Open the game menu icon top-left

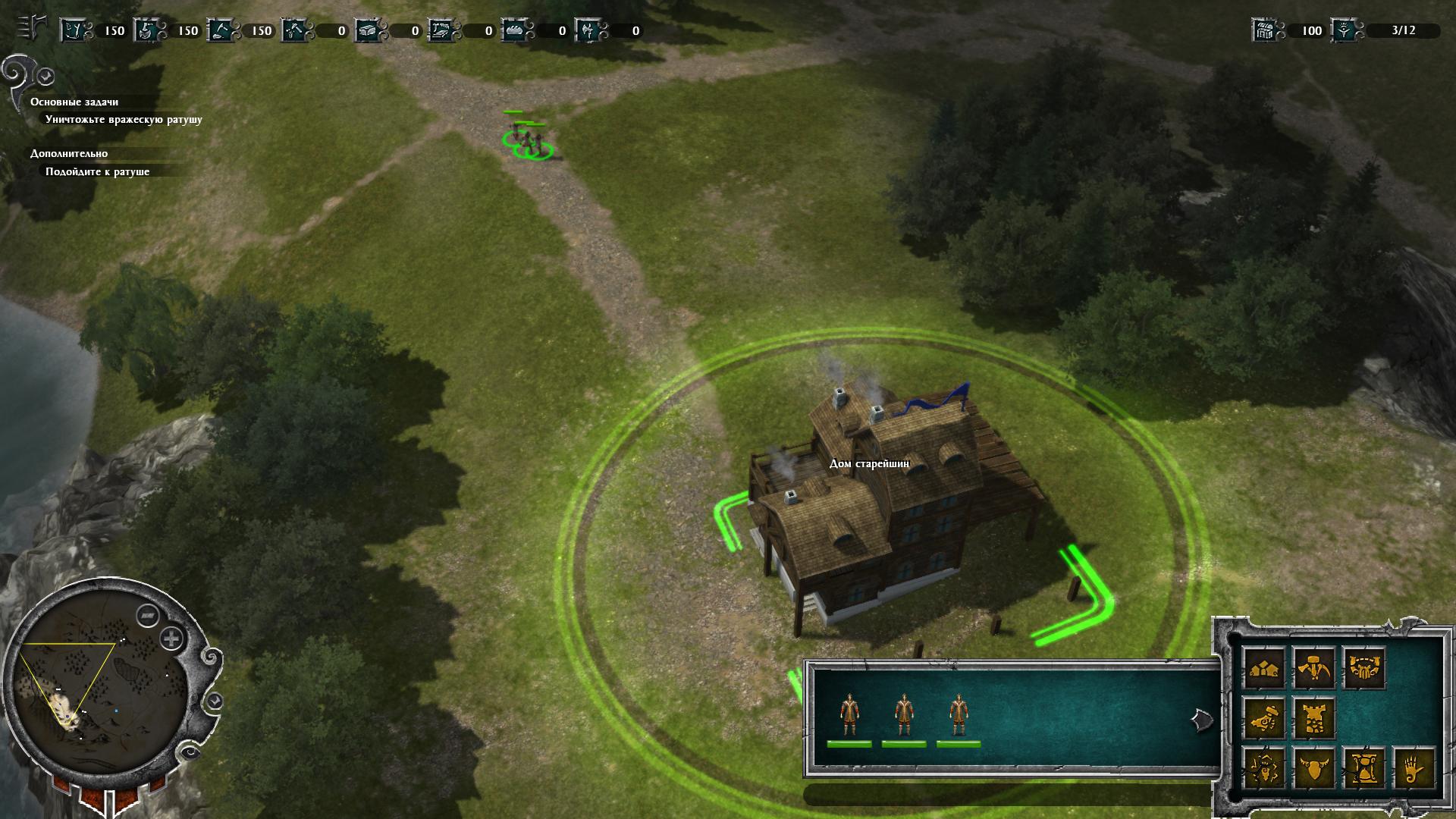pyautogui.click(x=30, y=29)
